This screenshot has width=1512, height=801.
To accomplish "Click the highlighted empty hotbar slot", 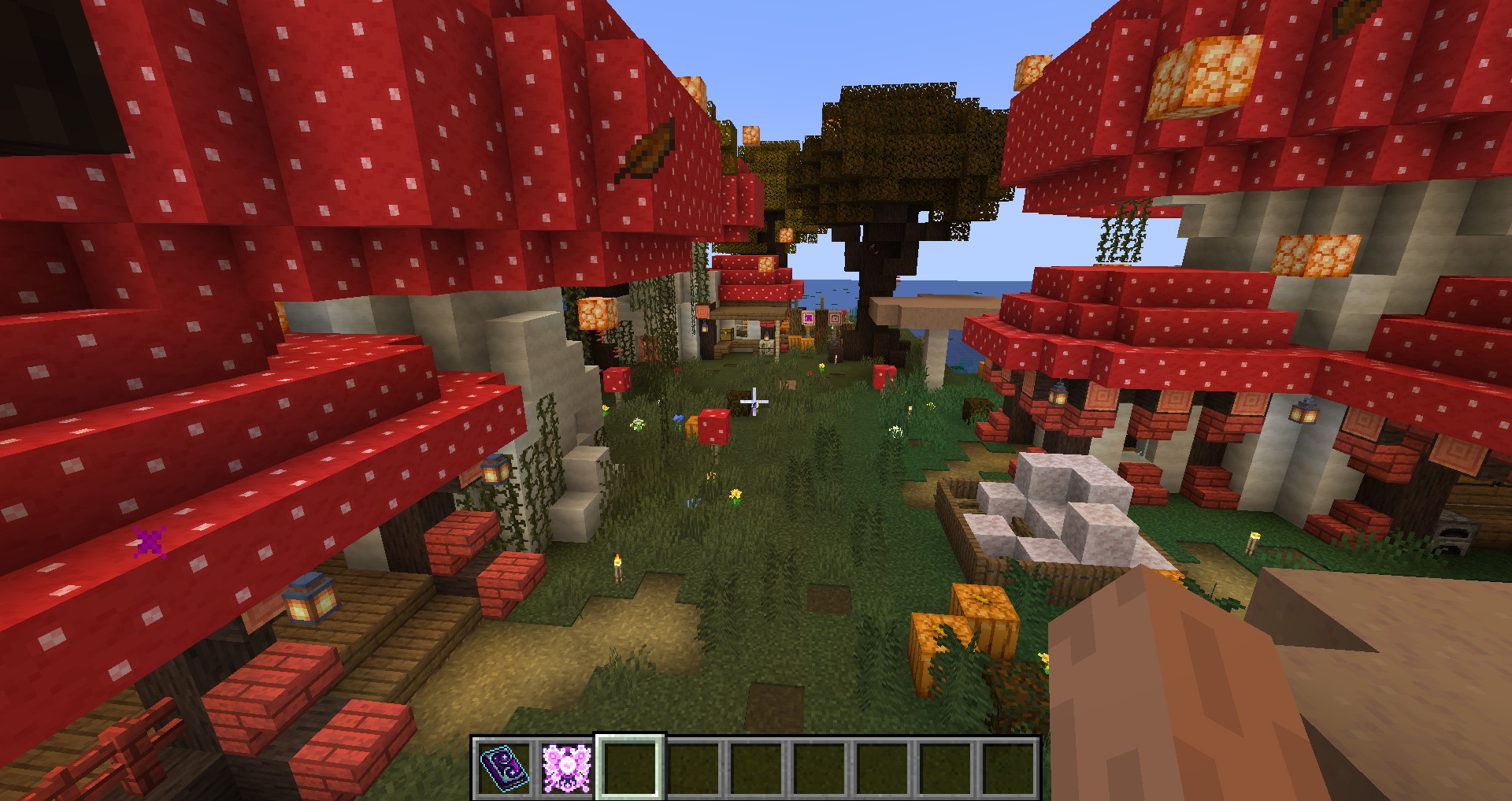I will [x=630, y=767].
